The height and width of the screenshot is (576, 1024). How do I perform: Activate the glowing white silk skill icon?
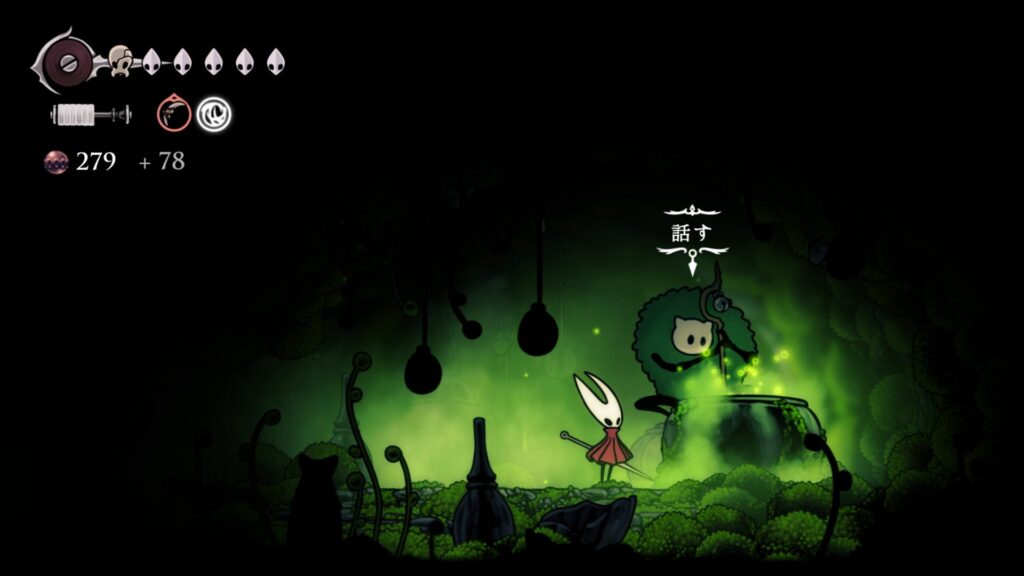(213, 114)
